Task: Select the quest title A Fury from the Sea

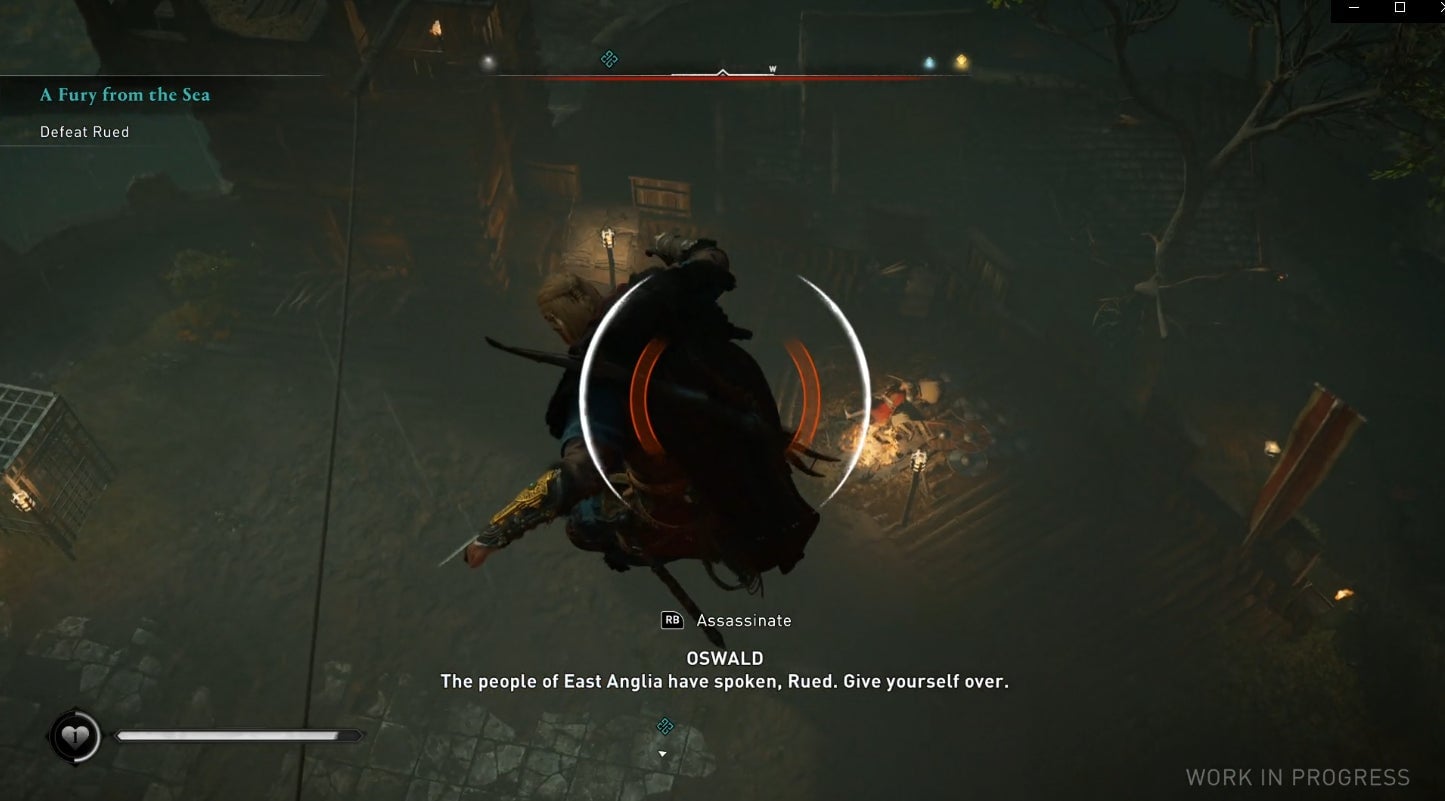Action: point(124,94)
